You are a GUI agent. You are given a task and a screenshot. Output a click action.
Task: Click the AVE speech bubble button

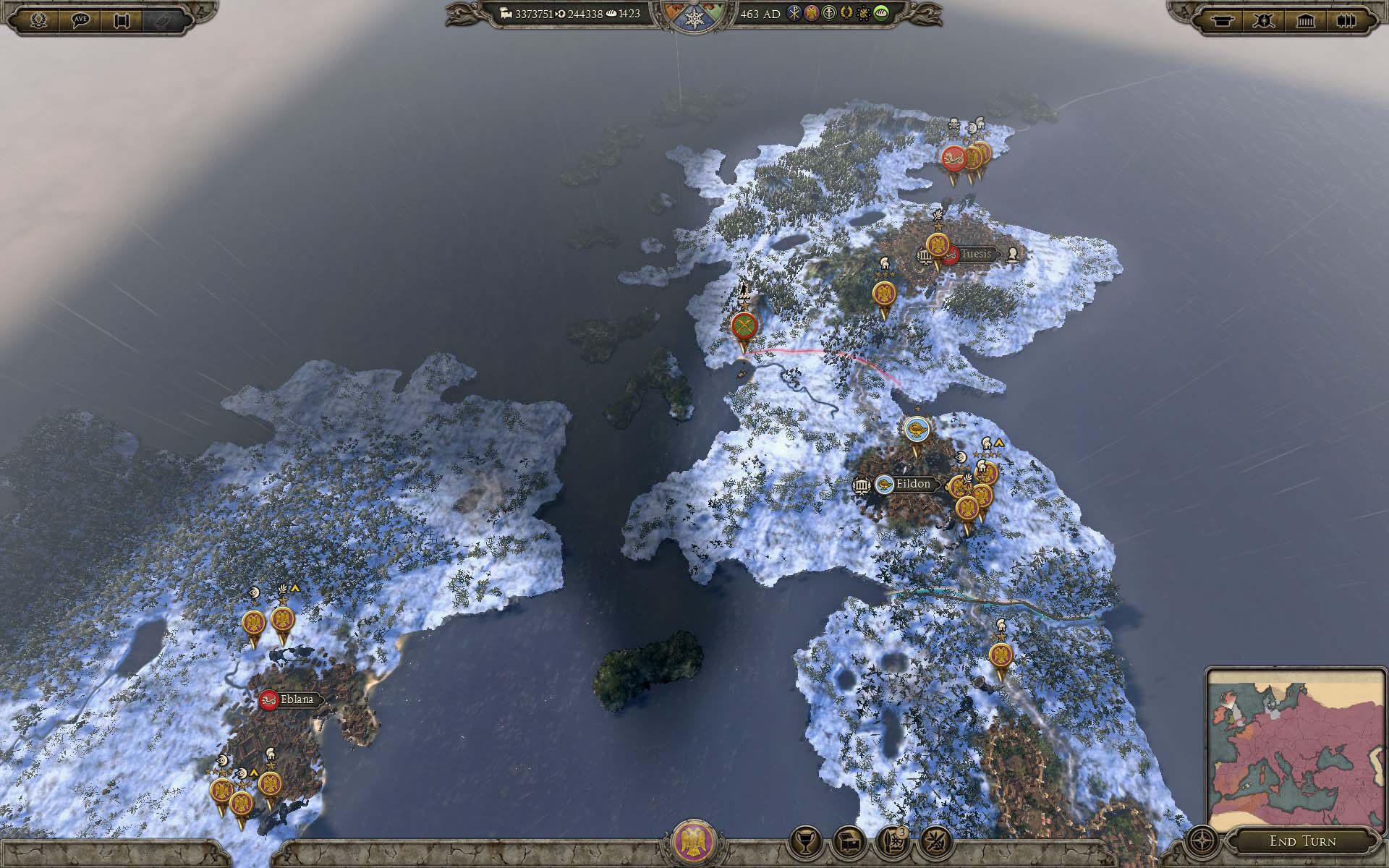click(80, 20)
